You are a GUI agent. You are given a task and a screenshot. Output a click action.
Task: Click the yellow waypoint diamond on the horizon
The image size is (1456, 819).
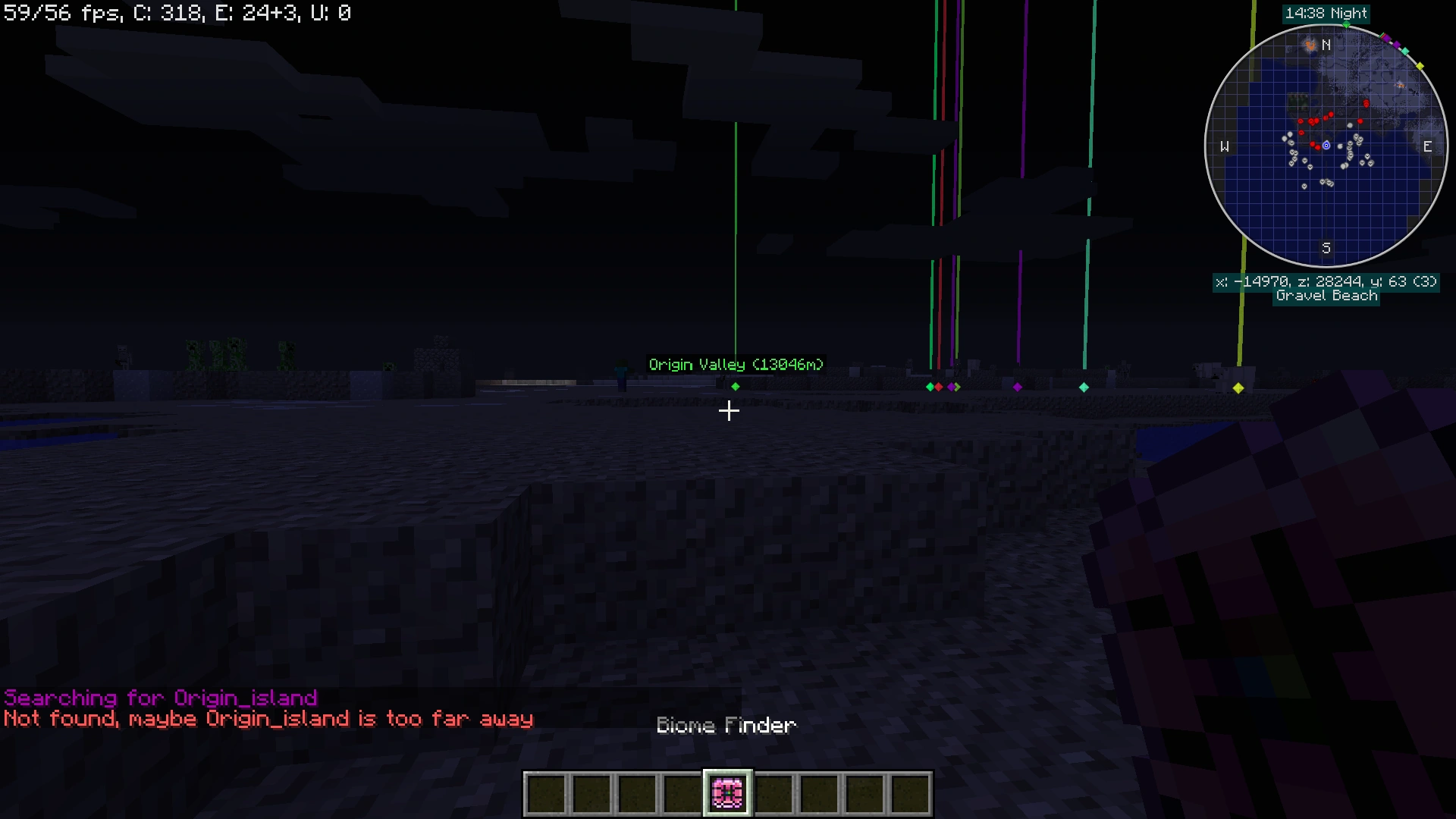1238,388
